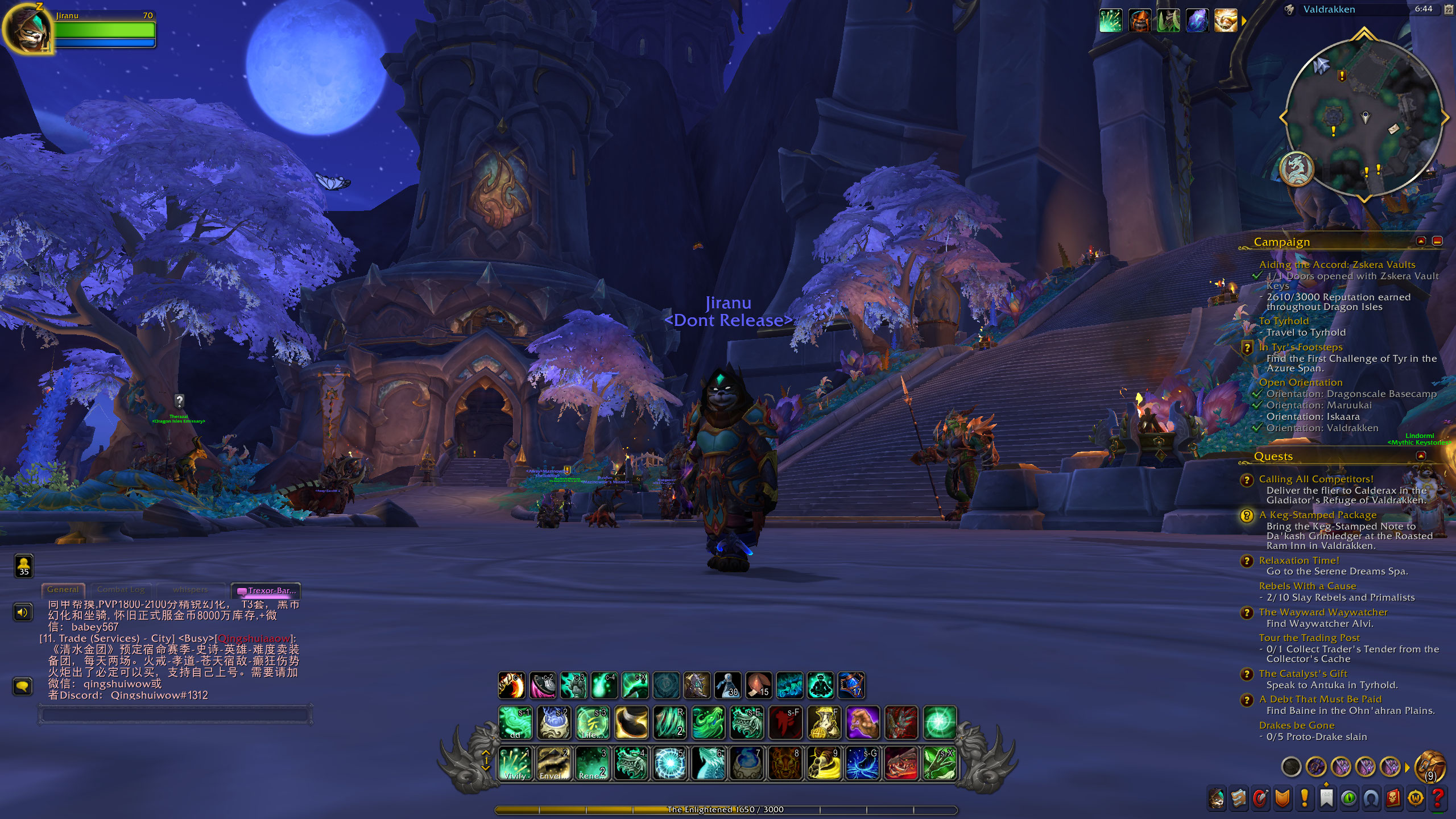This screenshot has width=1456, height=819.
Task: Open the calendar button beside the clock
Action: click(1448, 10)
